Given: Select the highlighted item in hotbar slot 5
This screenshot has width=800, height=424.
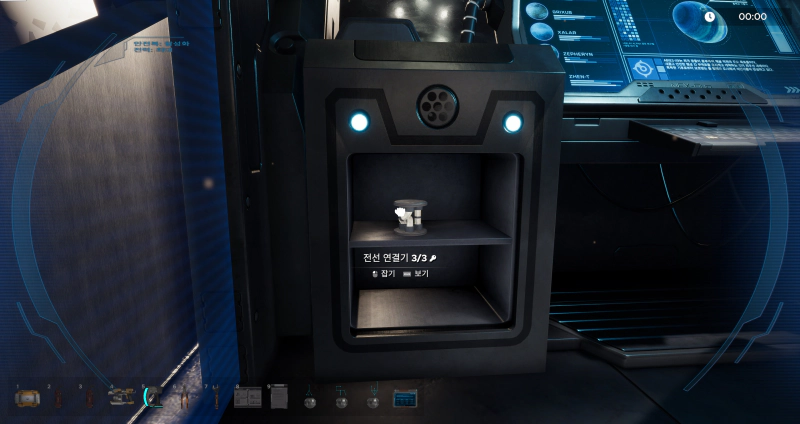Looking at the screenshot, I should tap(154, 398).
